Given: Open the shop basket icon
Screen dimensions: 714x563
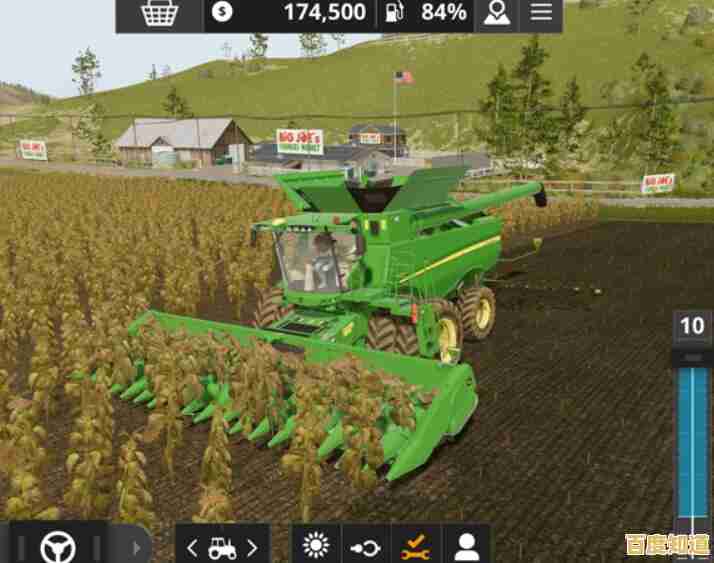Looking at the screenshot, I should (x=159, y=13).
